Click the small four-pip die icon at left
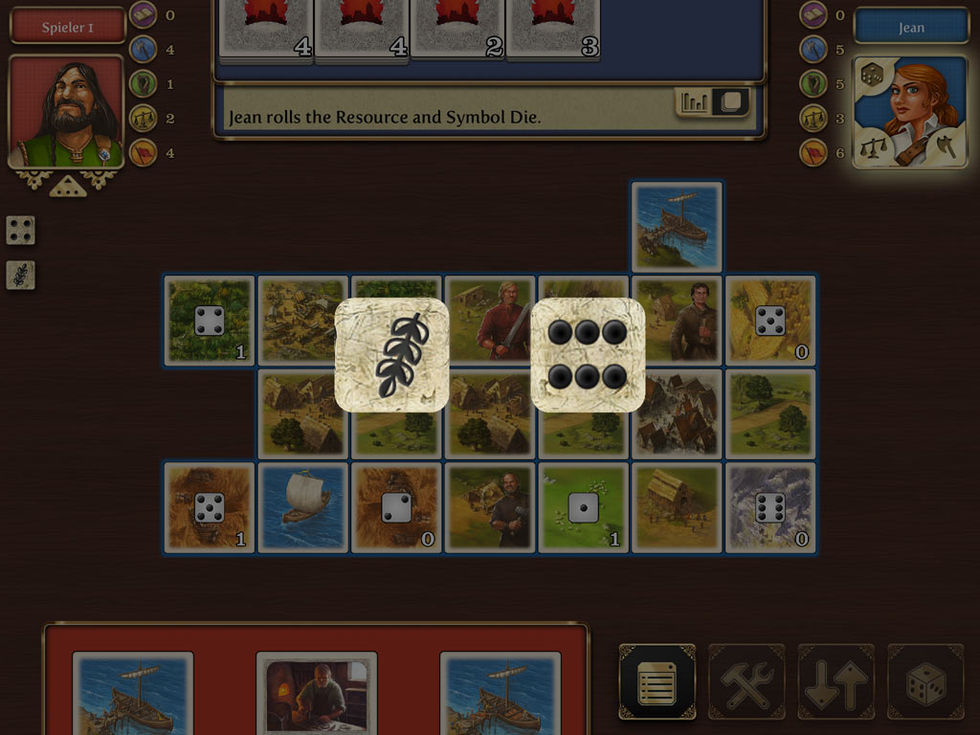The image size is (980, 735). click(21, 230)
